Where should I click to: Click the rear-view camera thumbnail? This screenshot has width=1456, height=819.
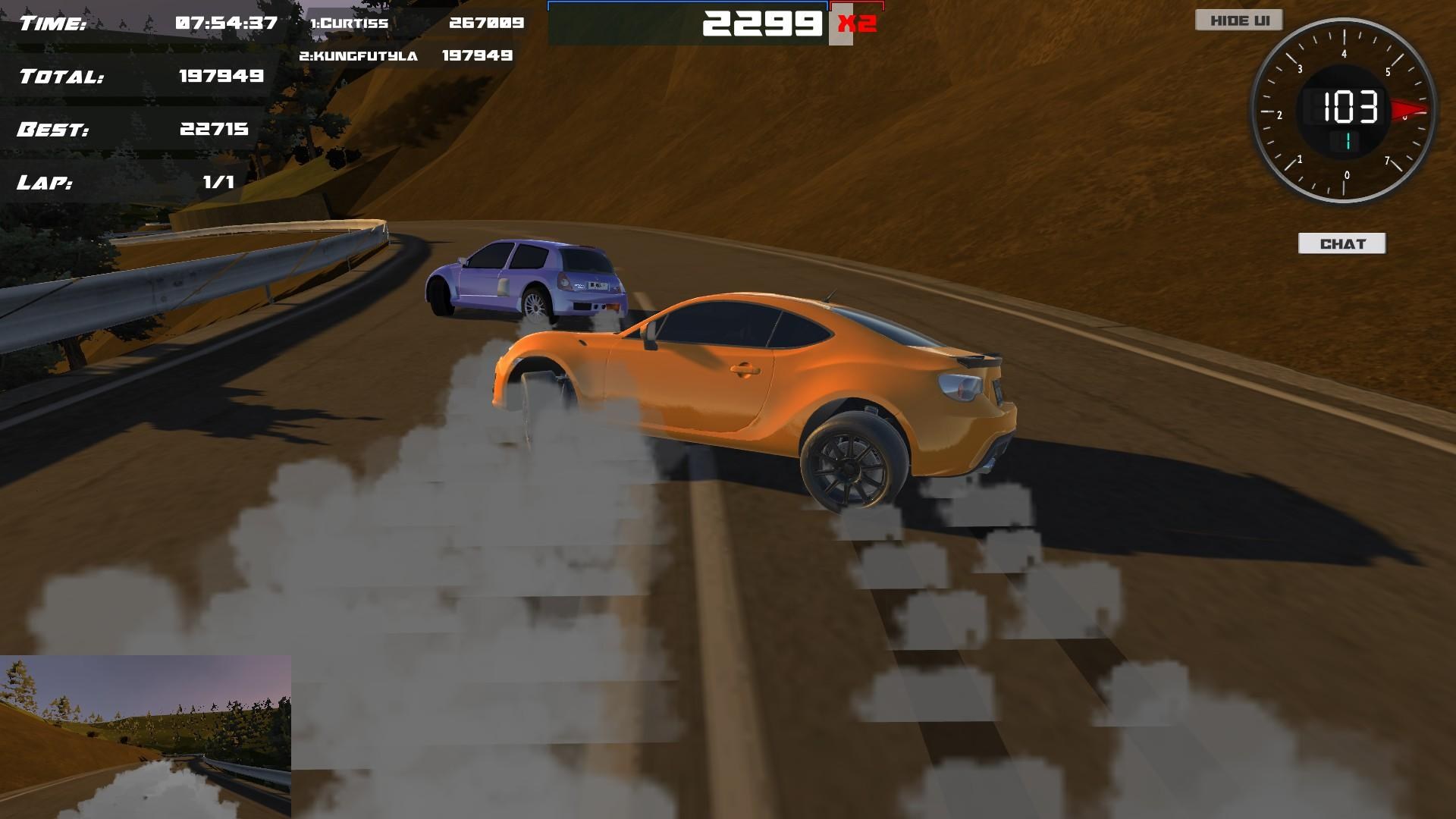point(145,736)
